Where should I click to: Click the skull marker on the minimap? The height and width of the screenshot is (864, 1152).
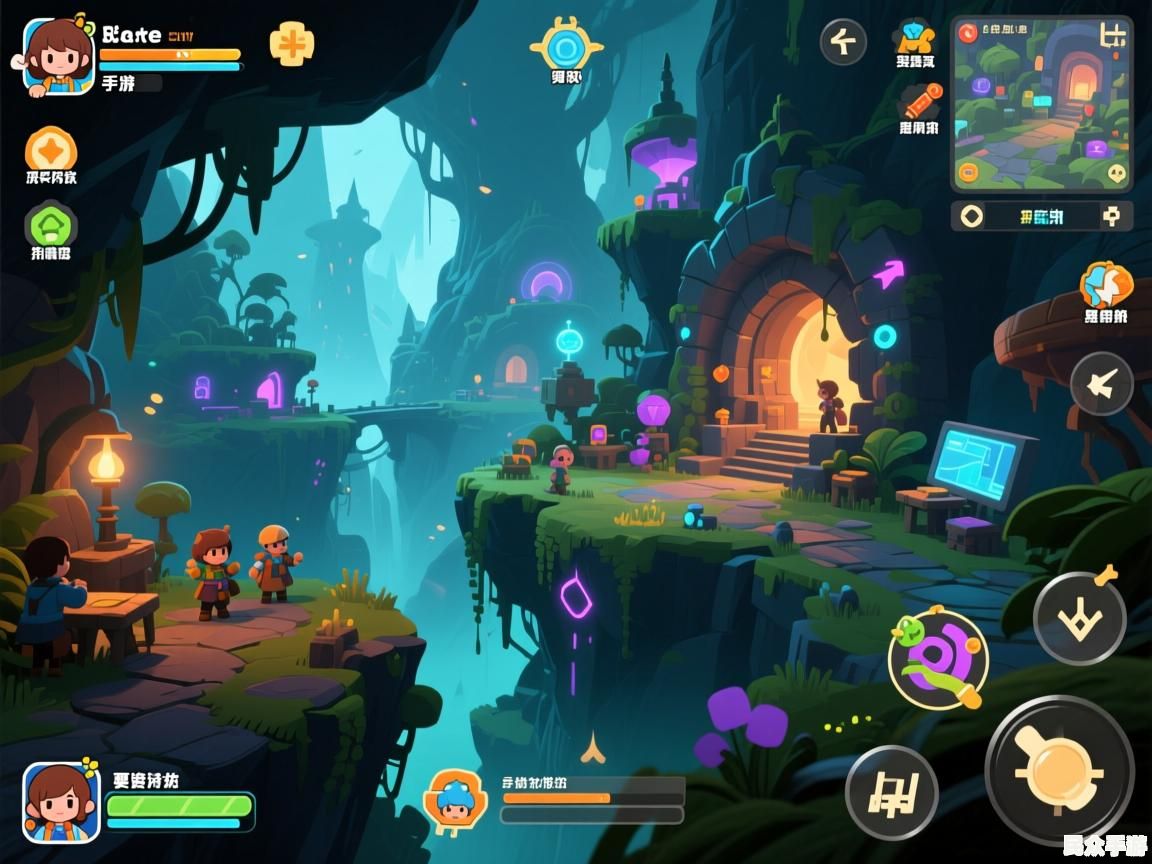pyautogui.click(x=1117, y=173)
